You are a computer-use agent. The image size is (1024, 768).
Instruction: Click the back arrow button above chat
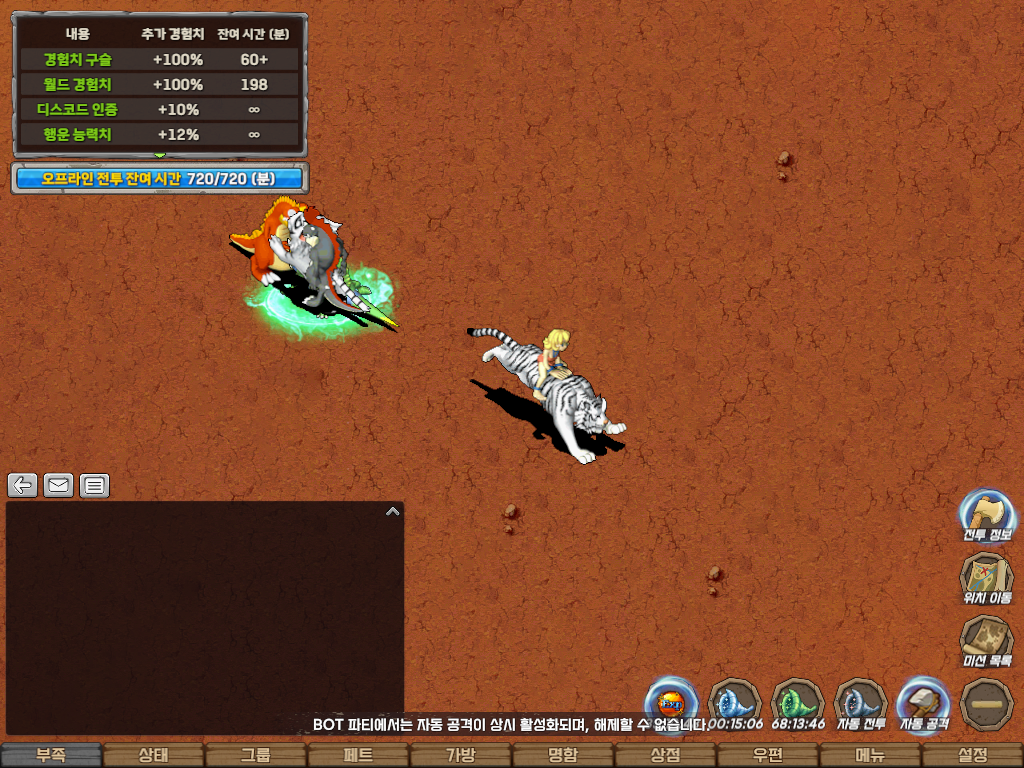pos(23,486)
